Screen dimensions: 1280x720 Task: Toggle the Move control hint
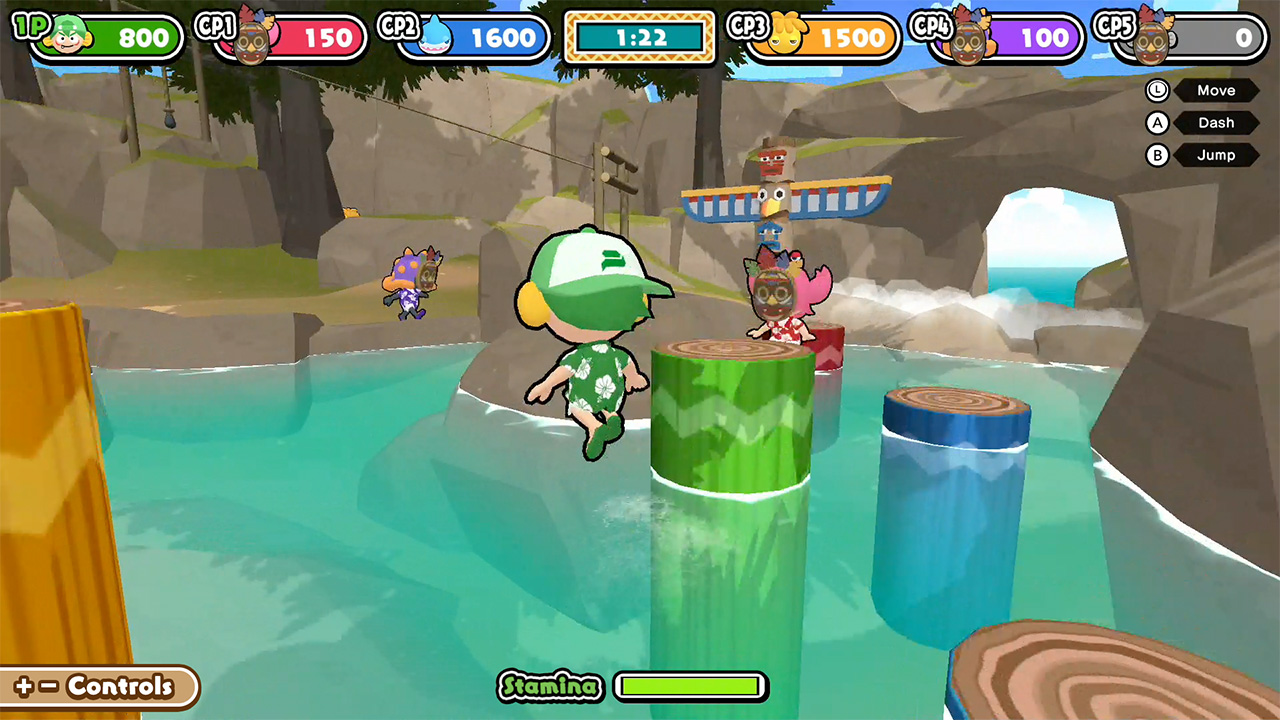(1216, 91)
